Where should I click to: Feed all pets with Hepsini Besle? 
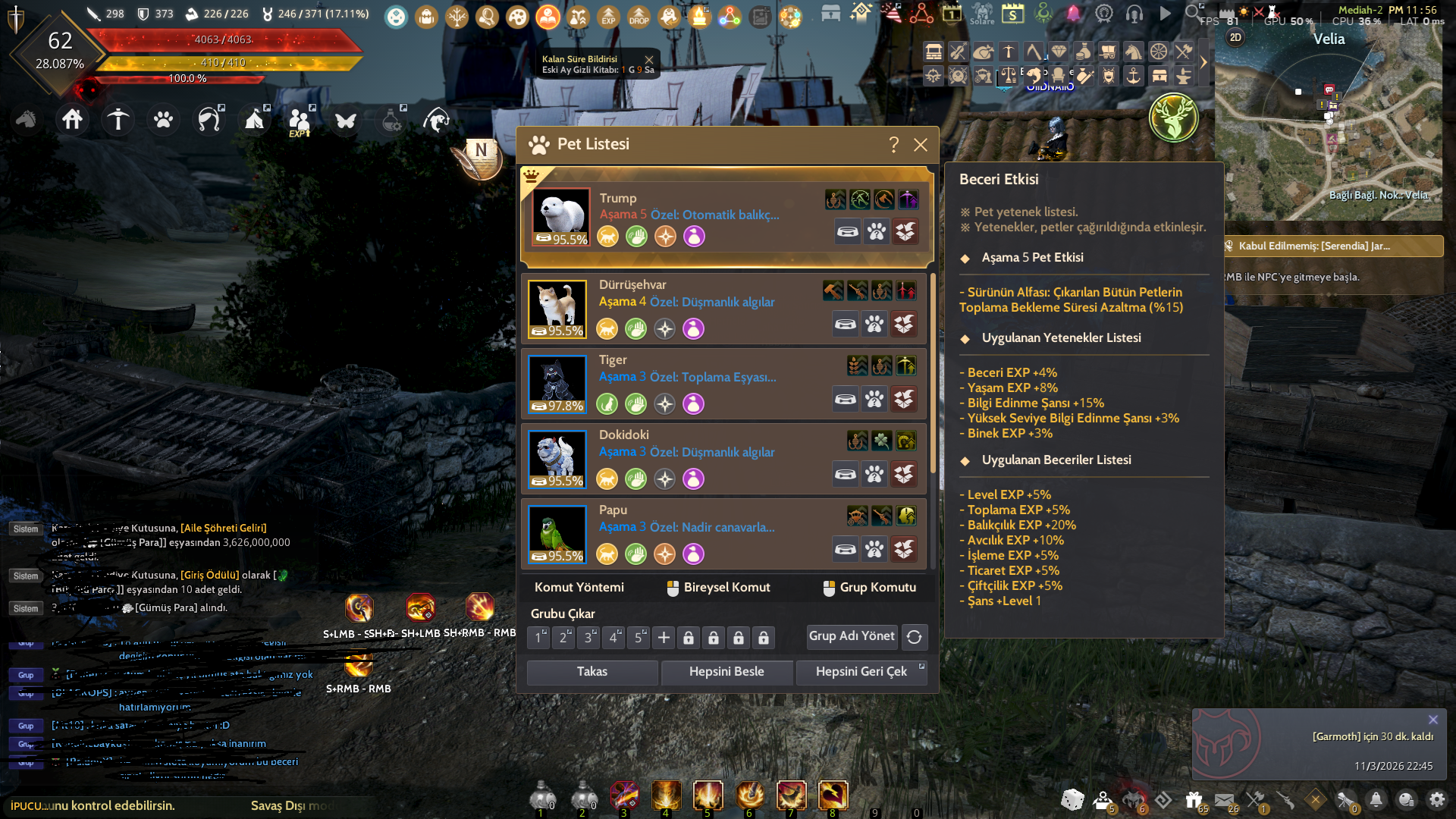pos(726,672)
